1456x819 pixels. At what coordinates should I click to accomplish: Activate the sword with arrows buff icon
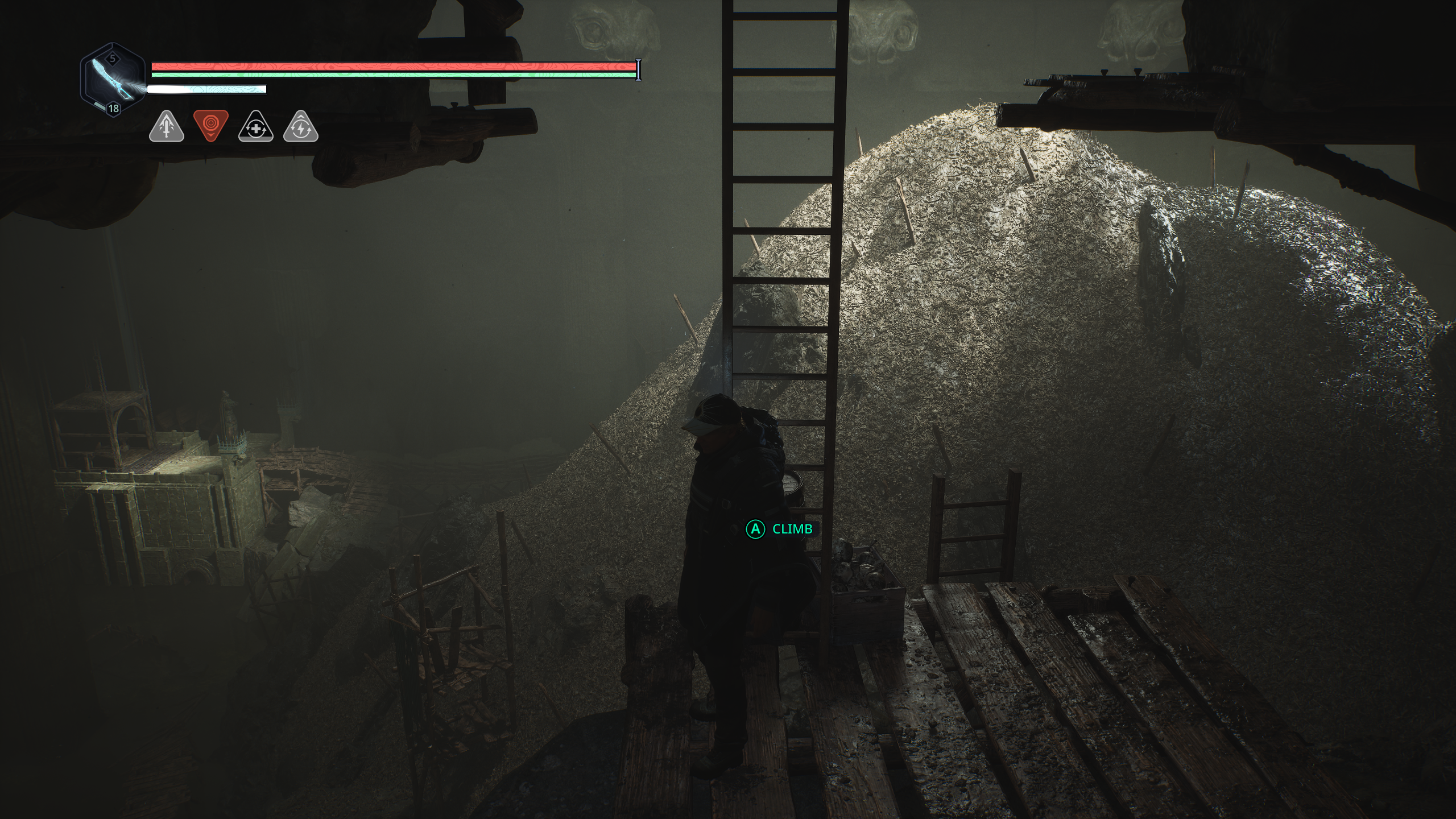pyautogui.click(x=166, y=127)
